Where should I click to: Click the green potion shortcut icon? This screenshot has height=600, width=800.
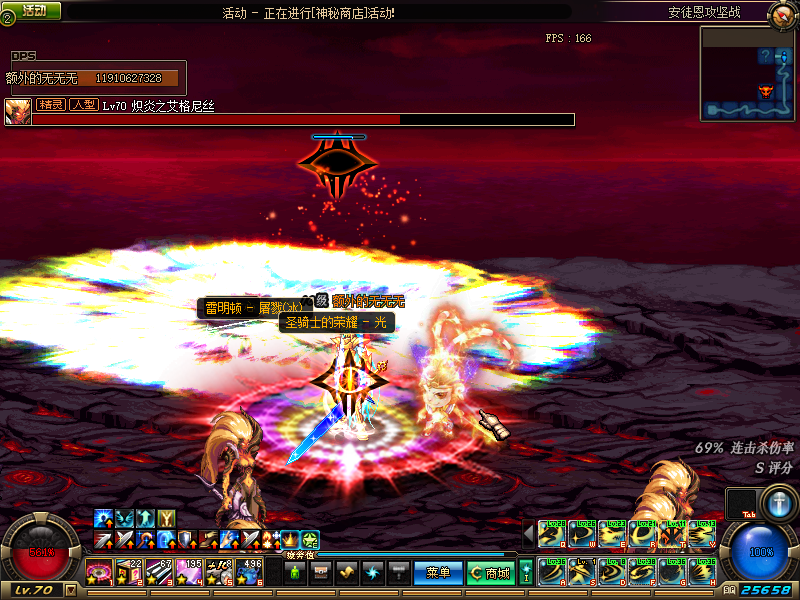tap(295, 573)
